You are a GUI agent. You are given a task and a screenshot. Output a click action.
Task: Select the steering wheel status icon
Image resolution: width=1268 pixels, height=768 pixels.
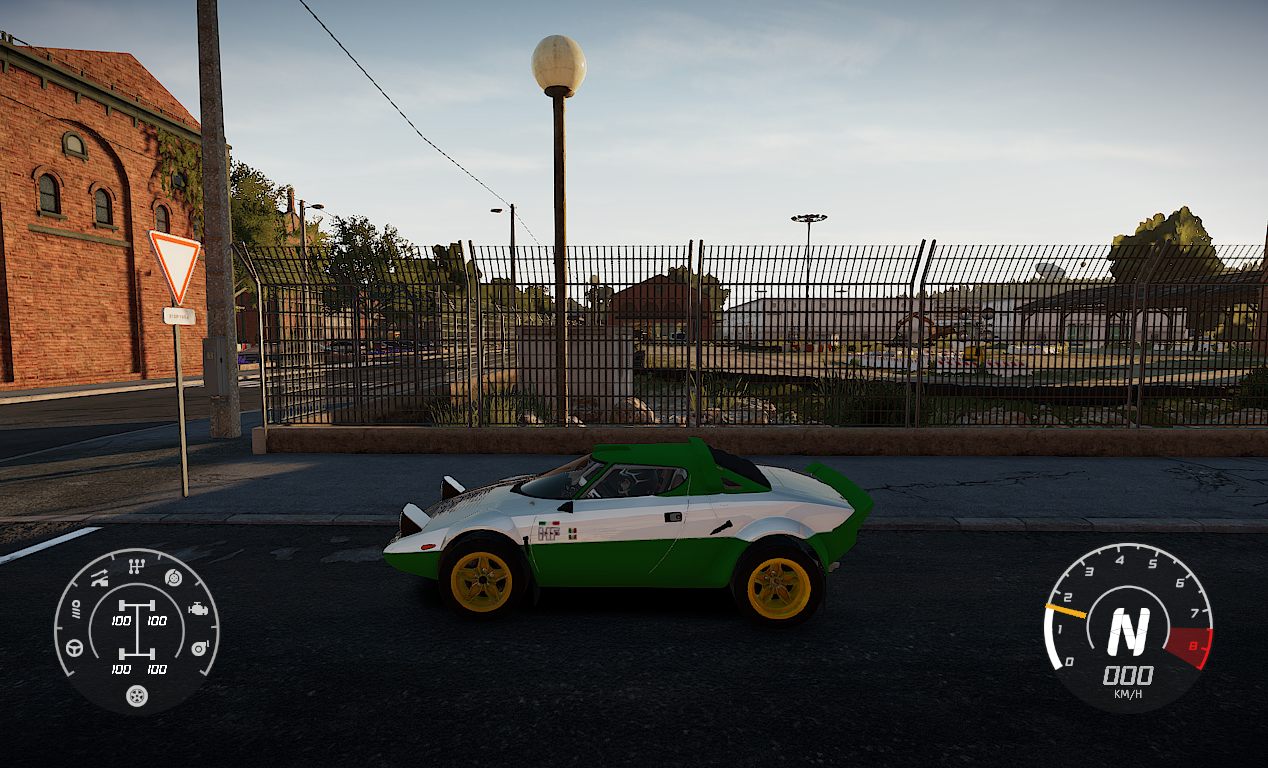pyautogui.click(x=74, y=648)
